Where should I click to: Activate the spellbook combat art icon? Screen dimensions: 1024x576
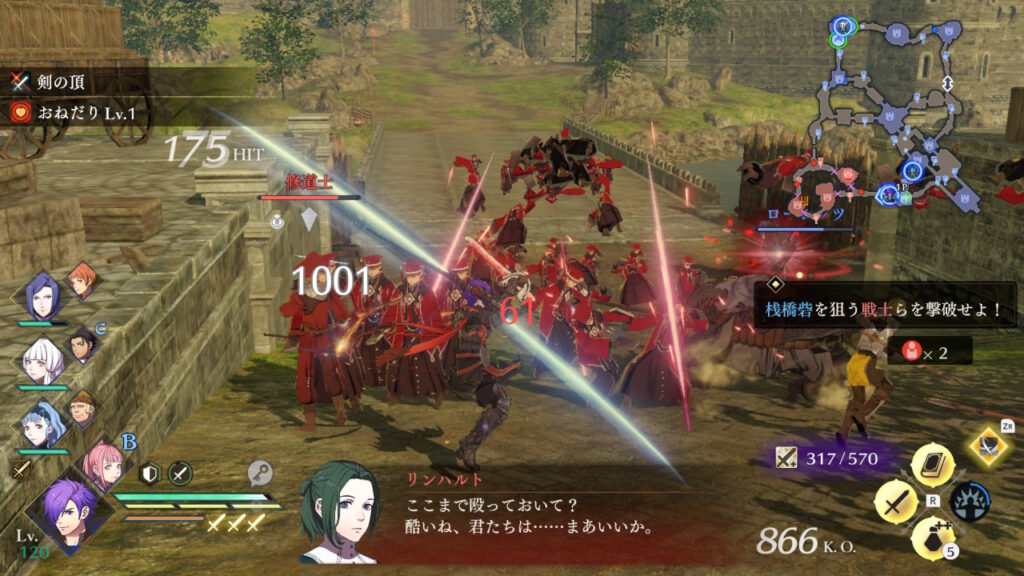932,464
